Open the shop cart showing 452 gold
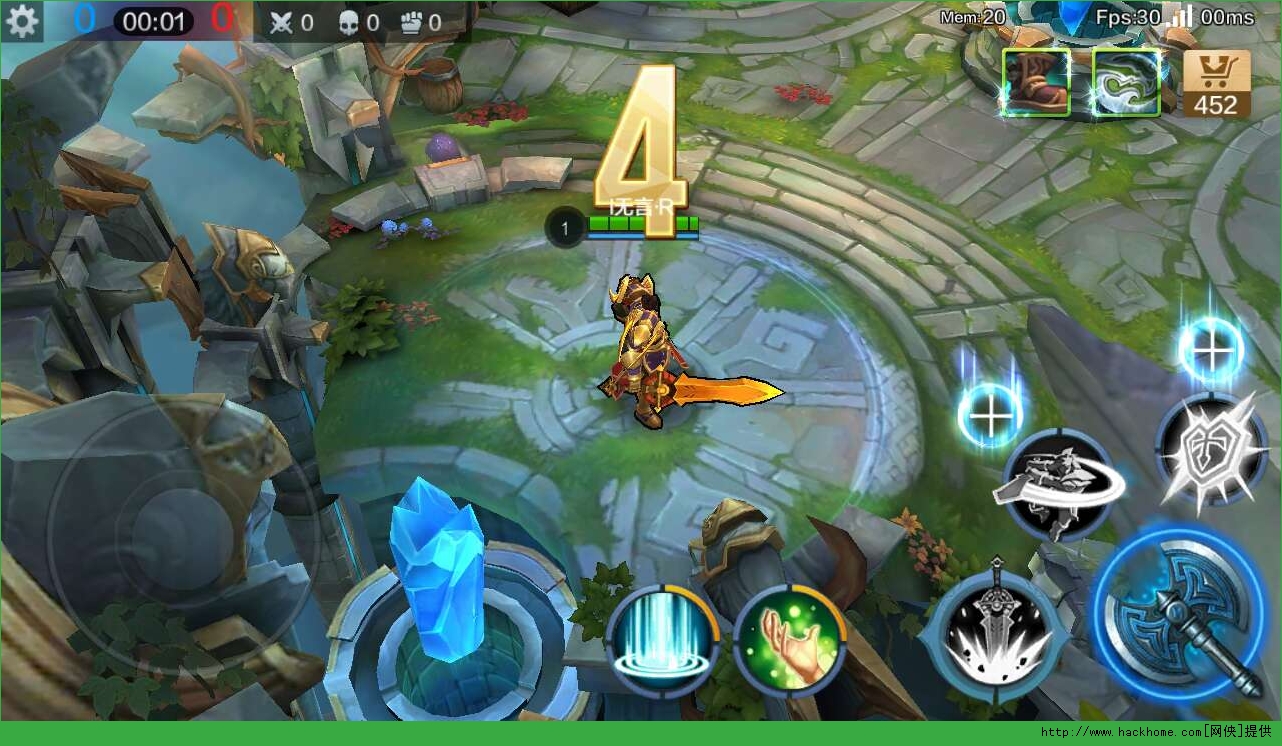Viewport: 1282px width, 746px height. [1216, 84]
